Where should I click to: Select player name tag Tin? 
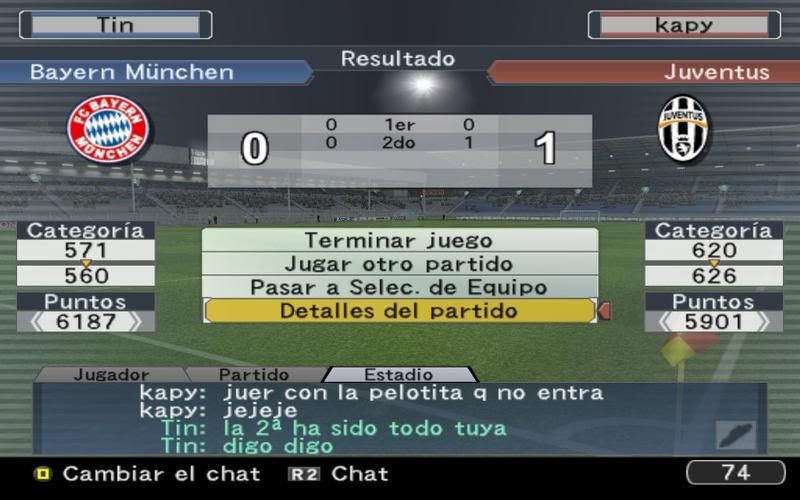pyautogui.click(x=115, y=25)
